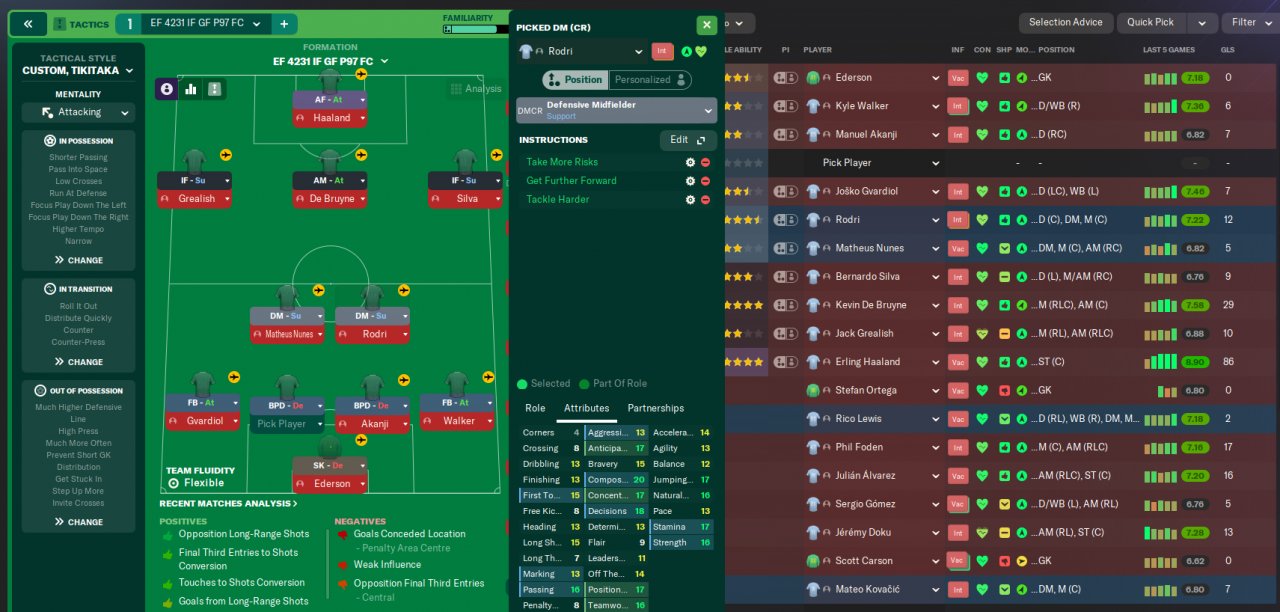Change the Out Of Possession instructions
Image resolution: width=1280 pixels, height=612 pixels.
79,522
